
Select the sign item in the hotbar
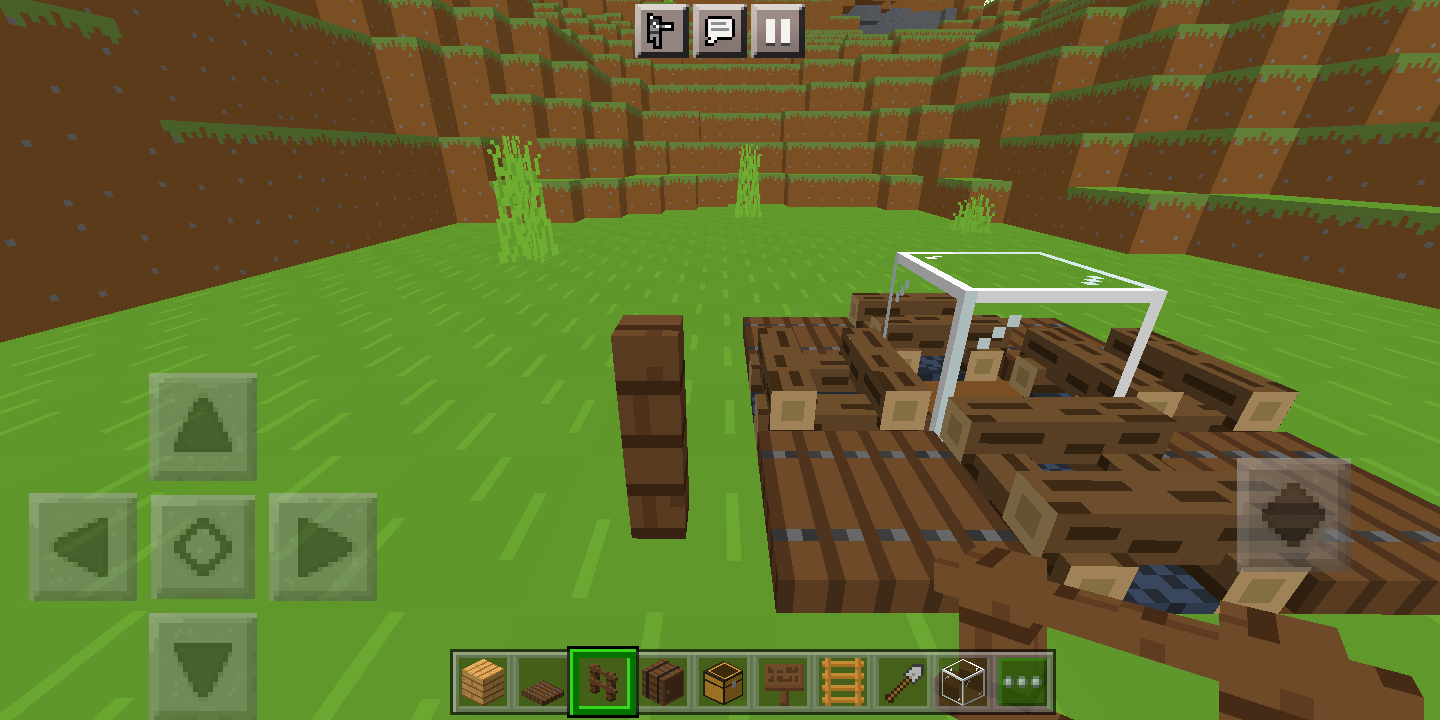(784, 681)
